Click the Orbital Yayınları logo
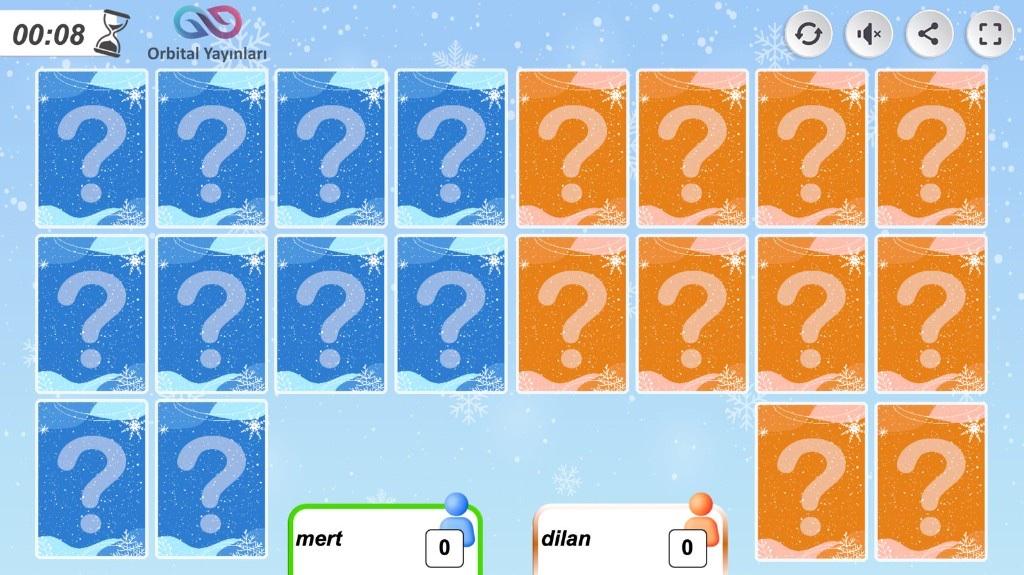Image resolution: width=1024 pixels, height=575 pixels. point(207,32)
